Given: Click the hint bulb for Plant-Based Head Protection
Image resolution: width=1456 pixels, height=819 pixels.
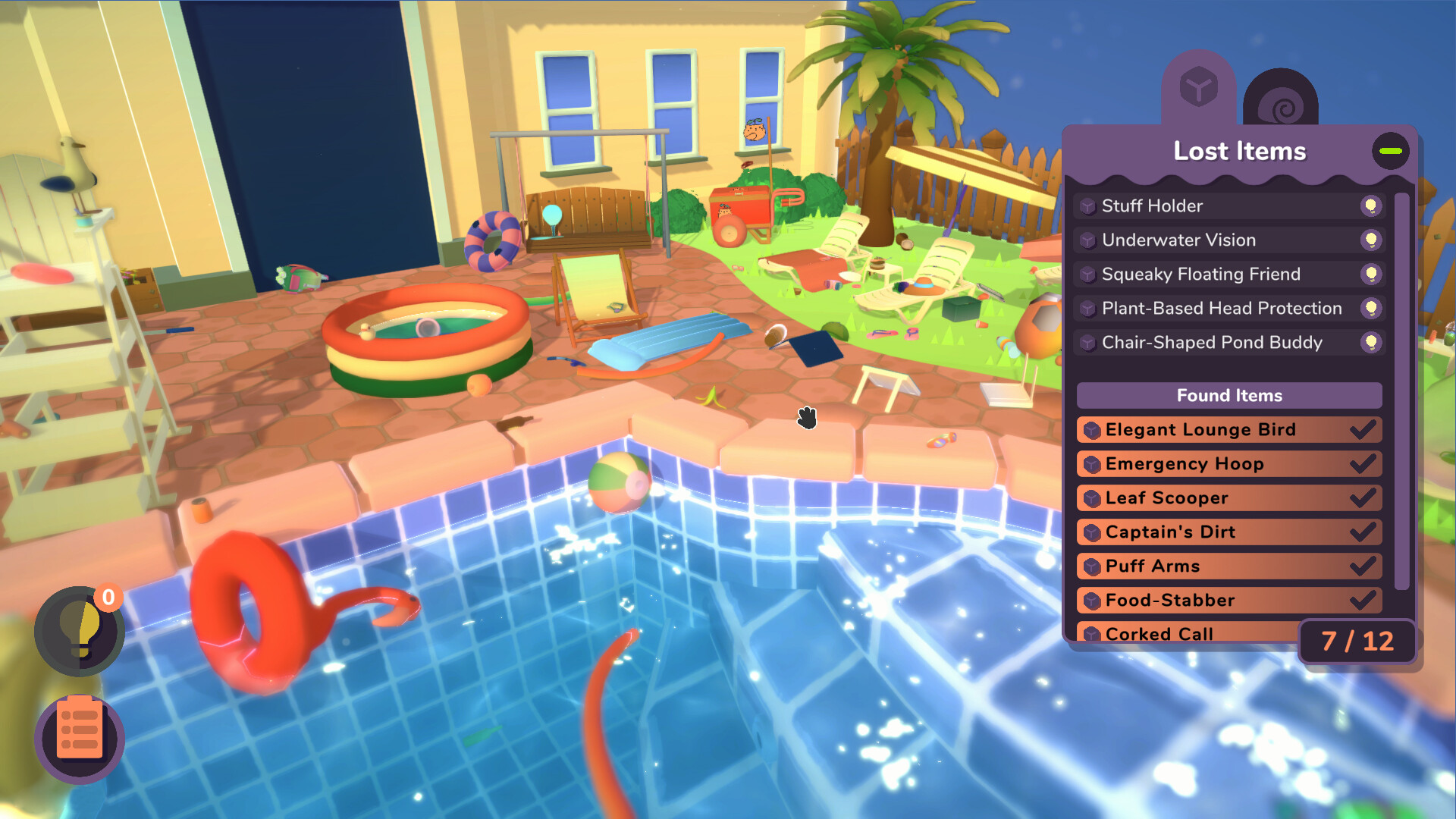Looking at the screenshot, I should coord(1370,308).
